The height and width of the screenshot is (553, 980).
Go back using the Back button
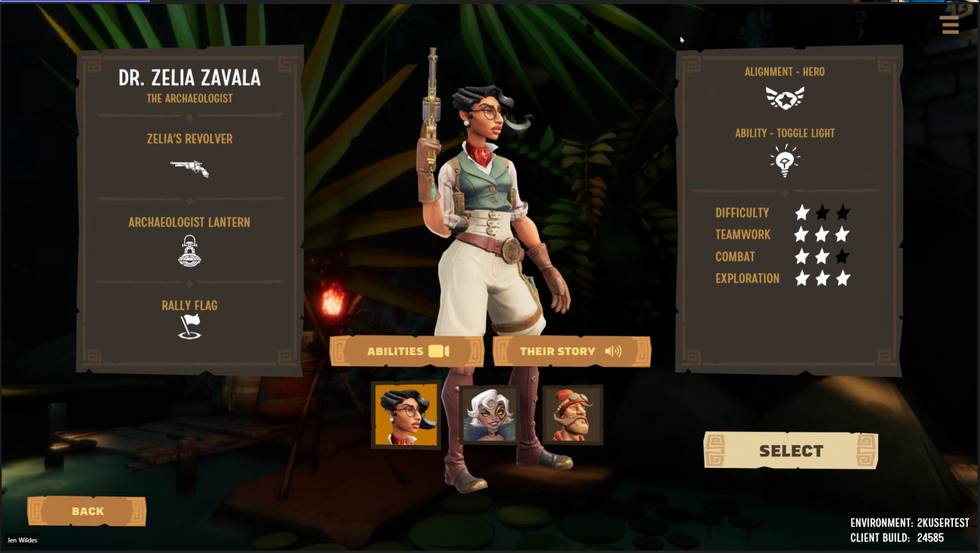87,511
